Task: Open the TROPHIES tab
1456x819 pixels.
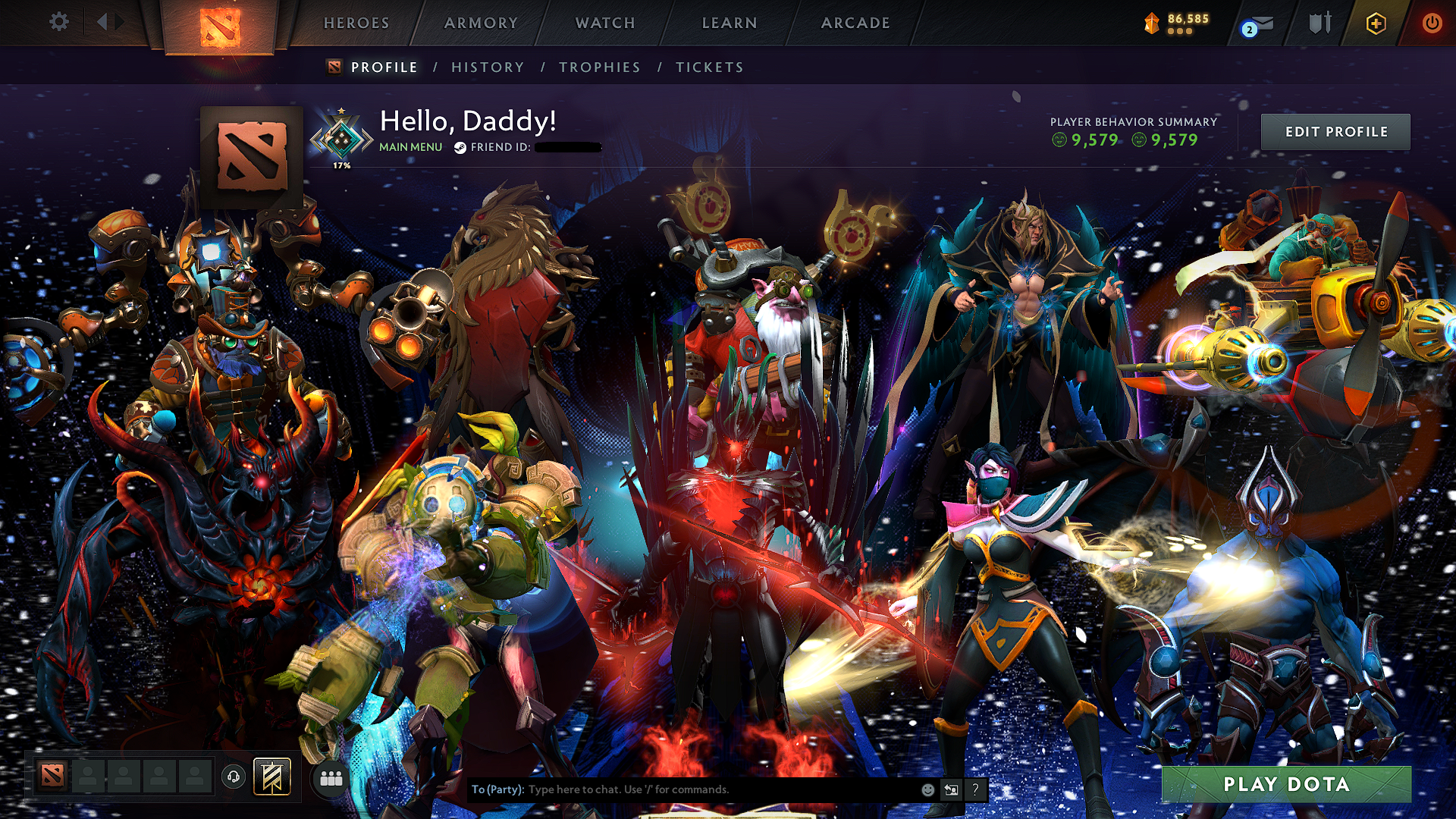Action: tap(599, 67)
